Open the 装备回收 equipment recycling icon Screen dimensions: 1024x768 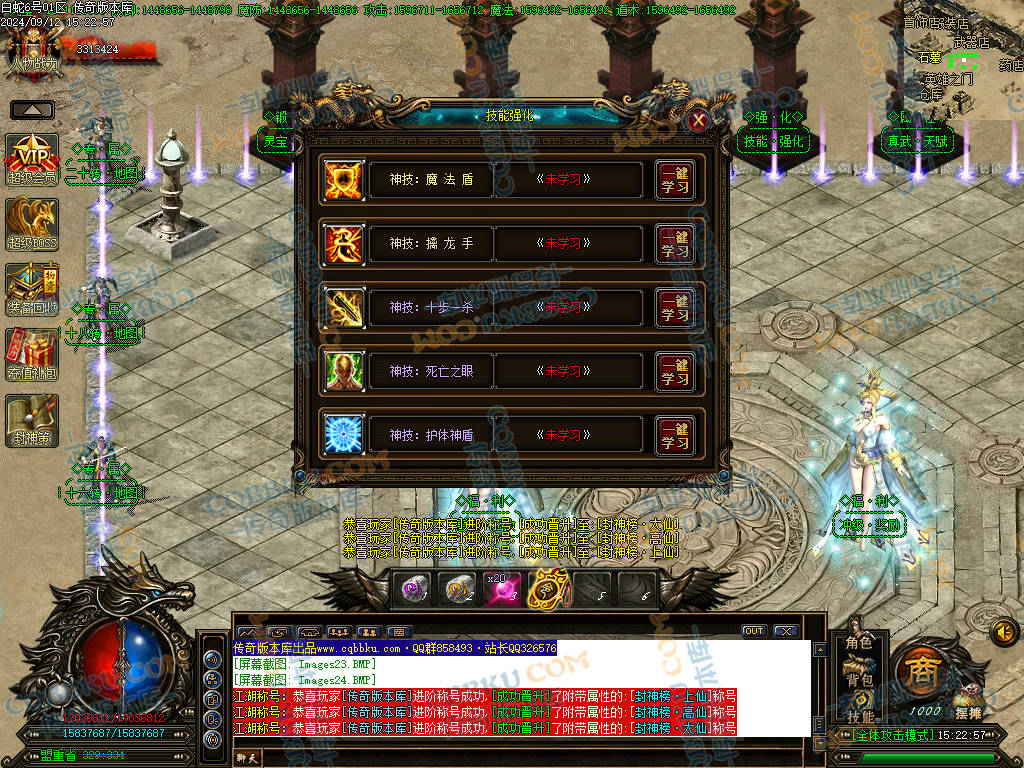(33, 289)
